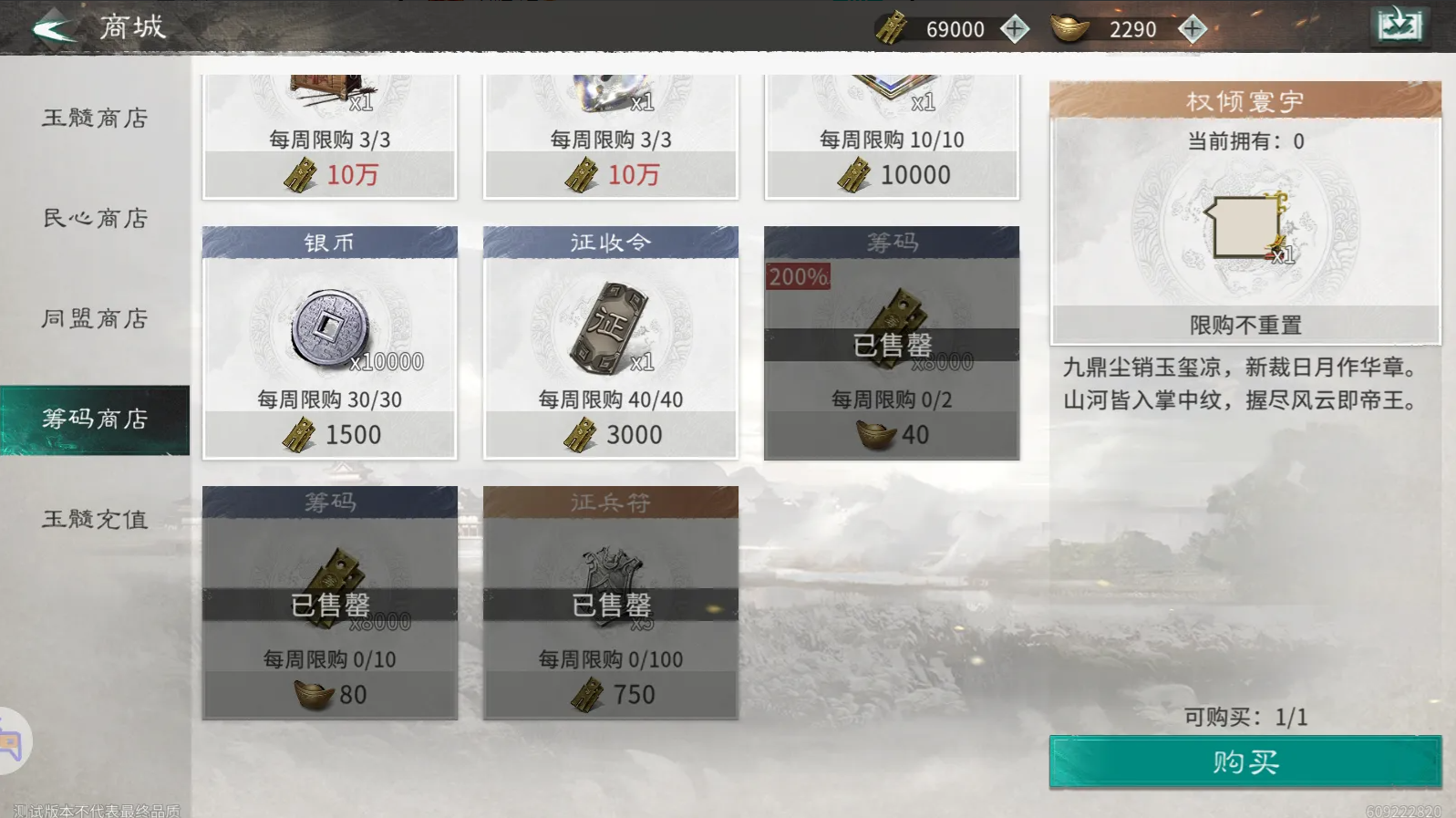Tap the plus beside the 2290 ingots
This screenshot has height=818, width=1456.
coord(1190,28)
